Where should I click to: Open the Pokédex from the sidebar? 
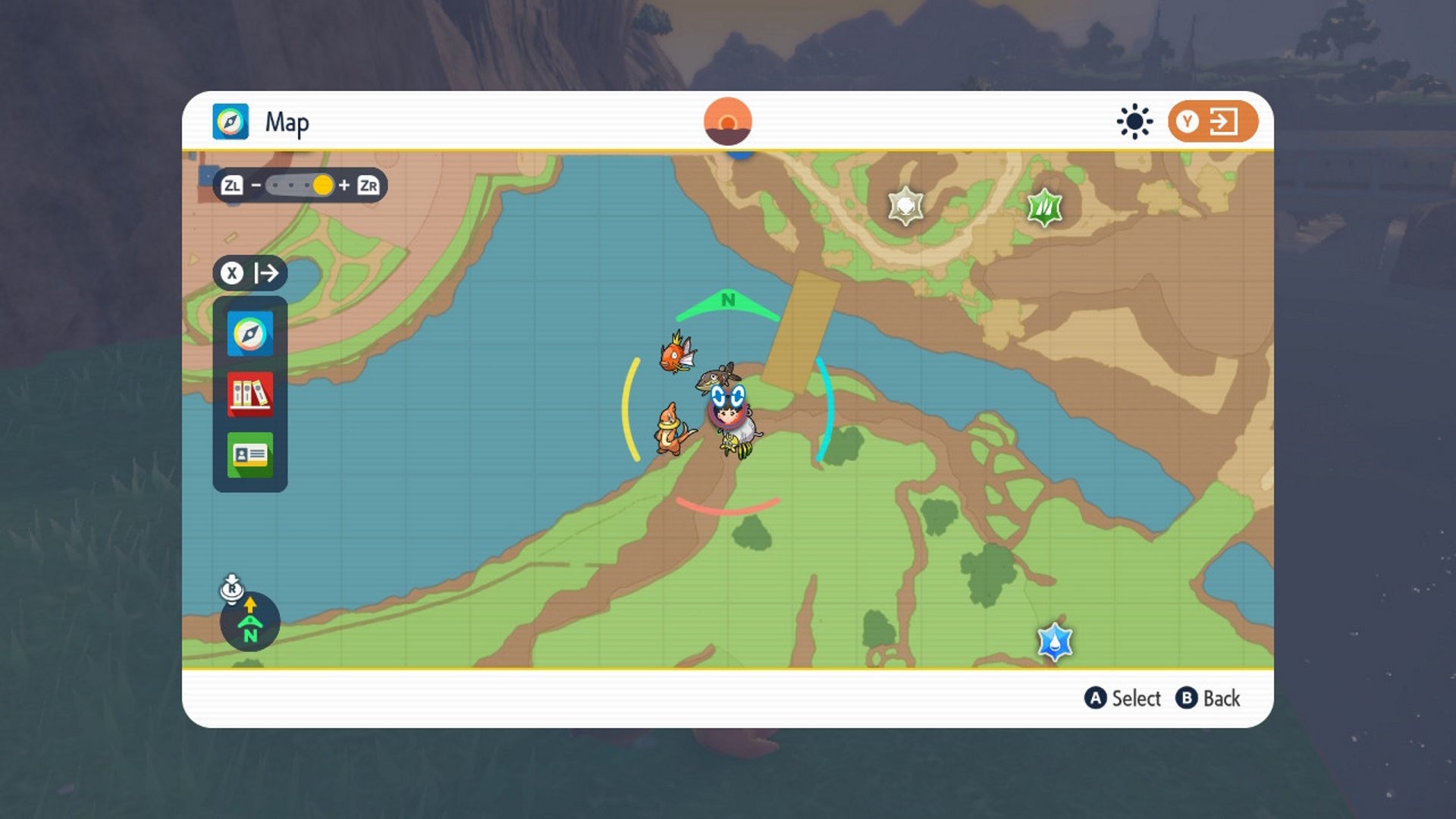[x=249, y=394]
